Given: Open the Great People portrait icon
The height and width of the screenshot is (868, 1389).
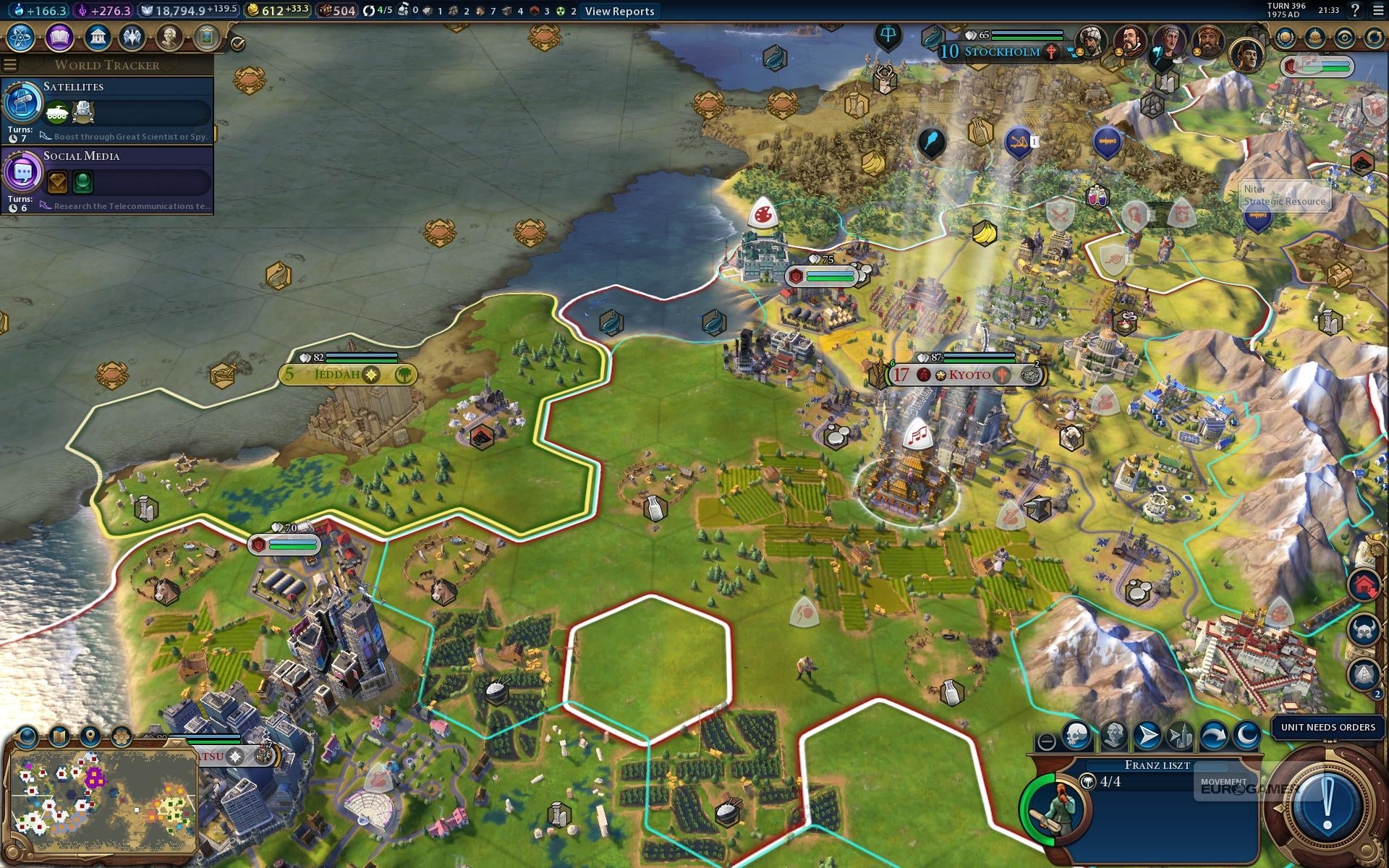Looking at the screenshot, I should point(169,37).
